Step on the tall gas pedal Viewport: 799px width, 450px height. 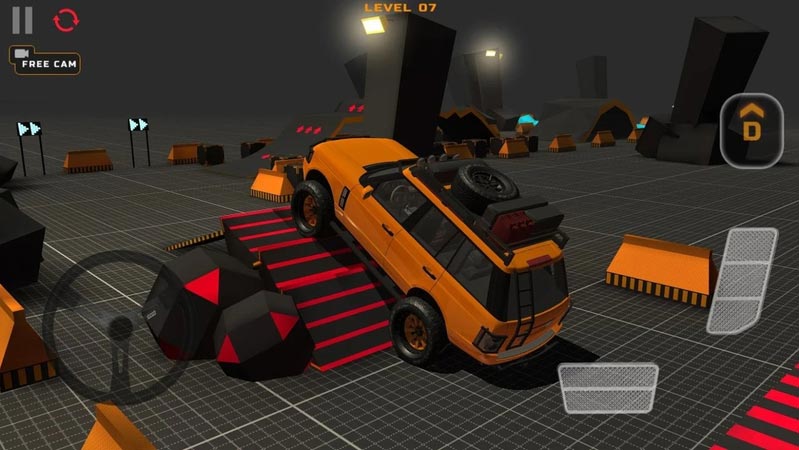[742, 280]
